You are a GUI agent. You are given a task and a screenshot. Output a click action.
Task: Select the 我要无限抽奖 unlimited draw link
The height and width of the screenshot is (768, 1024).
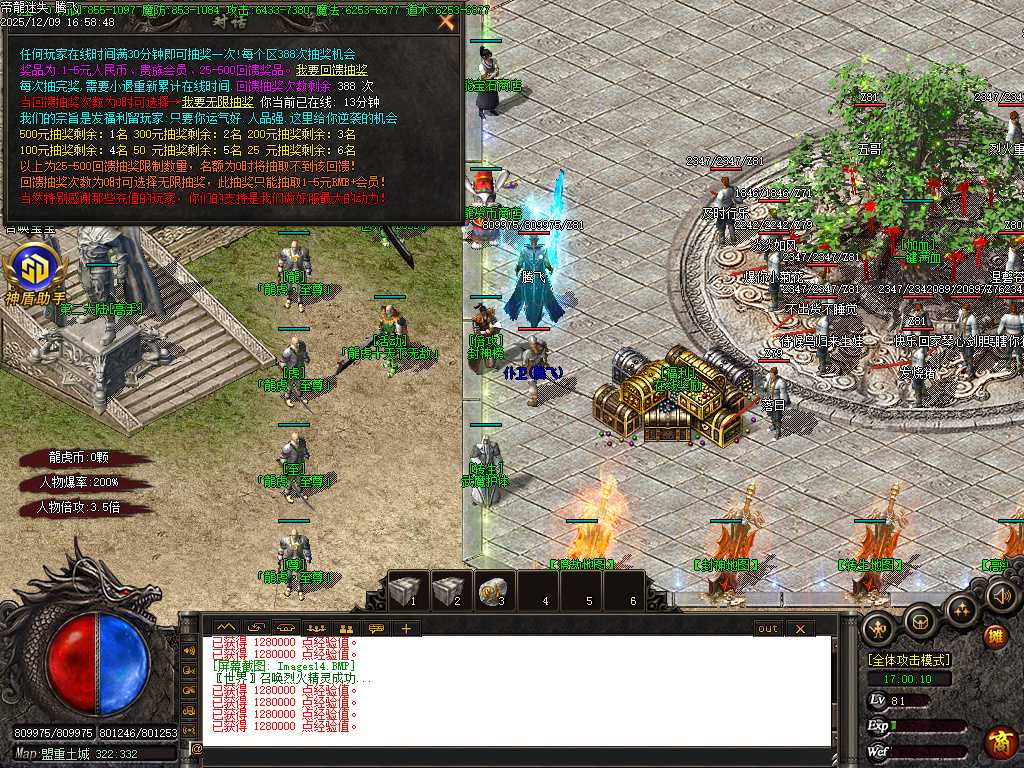coord(217,102)
